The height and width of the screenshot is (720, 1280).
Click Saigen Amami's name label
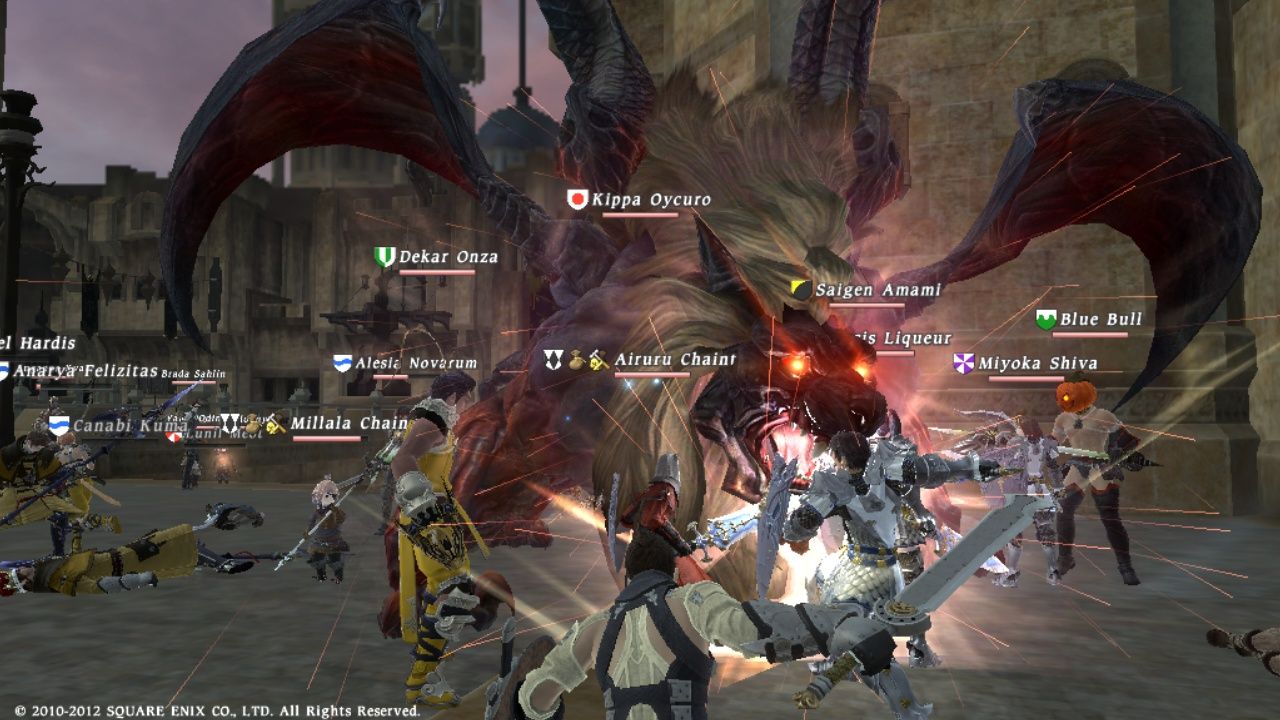[x=878, y=290]
